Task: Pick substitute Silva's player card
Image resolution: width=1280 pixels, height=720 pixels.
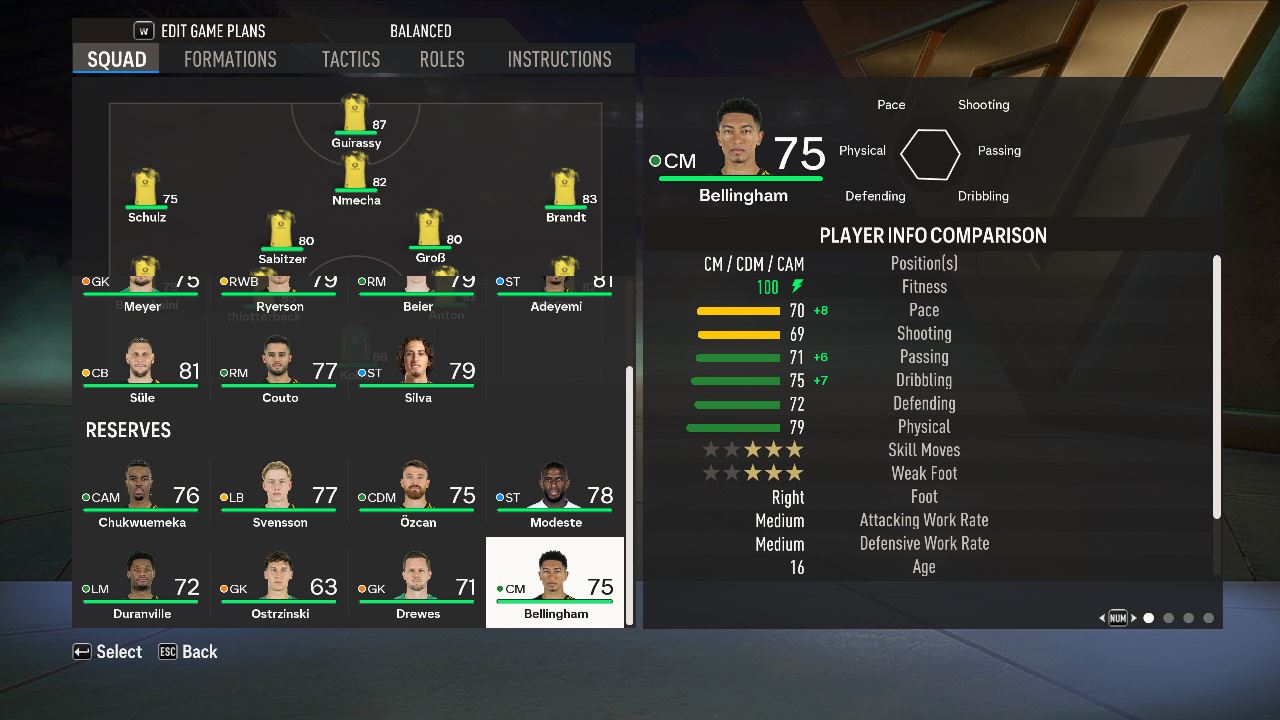Action: [418, 368]
